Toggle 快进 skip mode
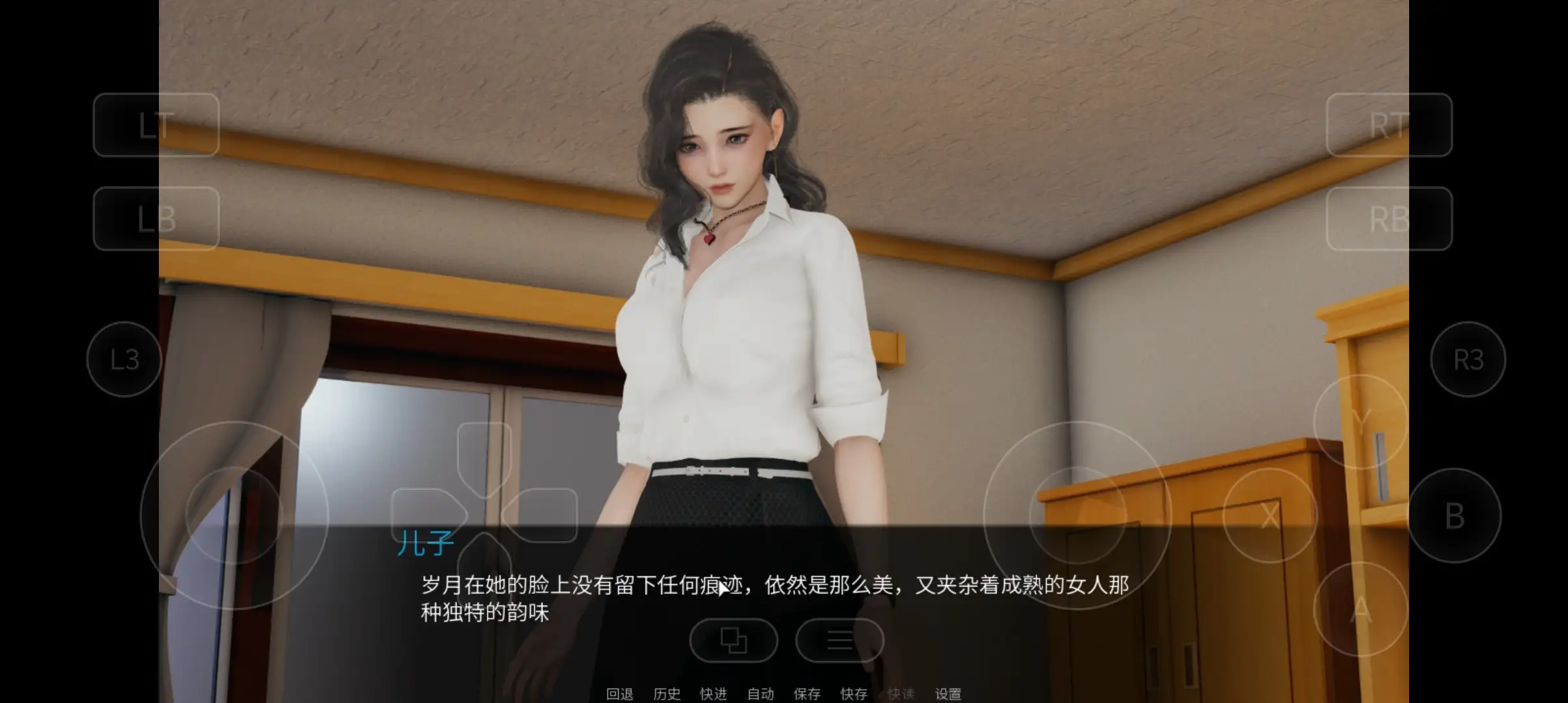This screenshot has width=1568, height=703. 712,693
